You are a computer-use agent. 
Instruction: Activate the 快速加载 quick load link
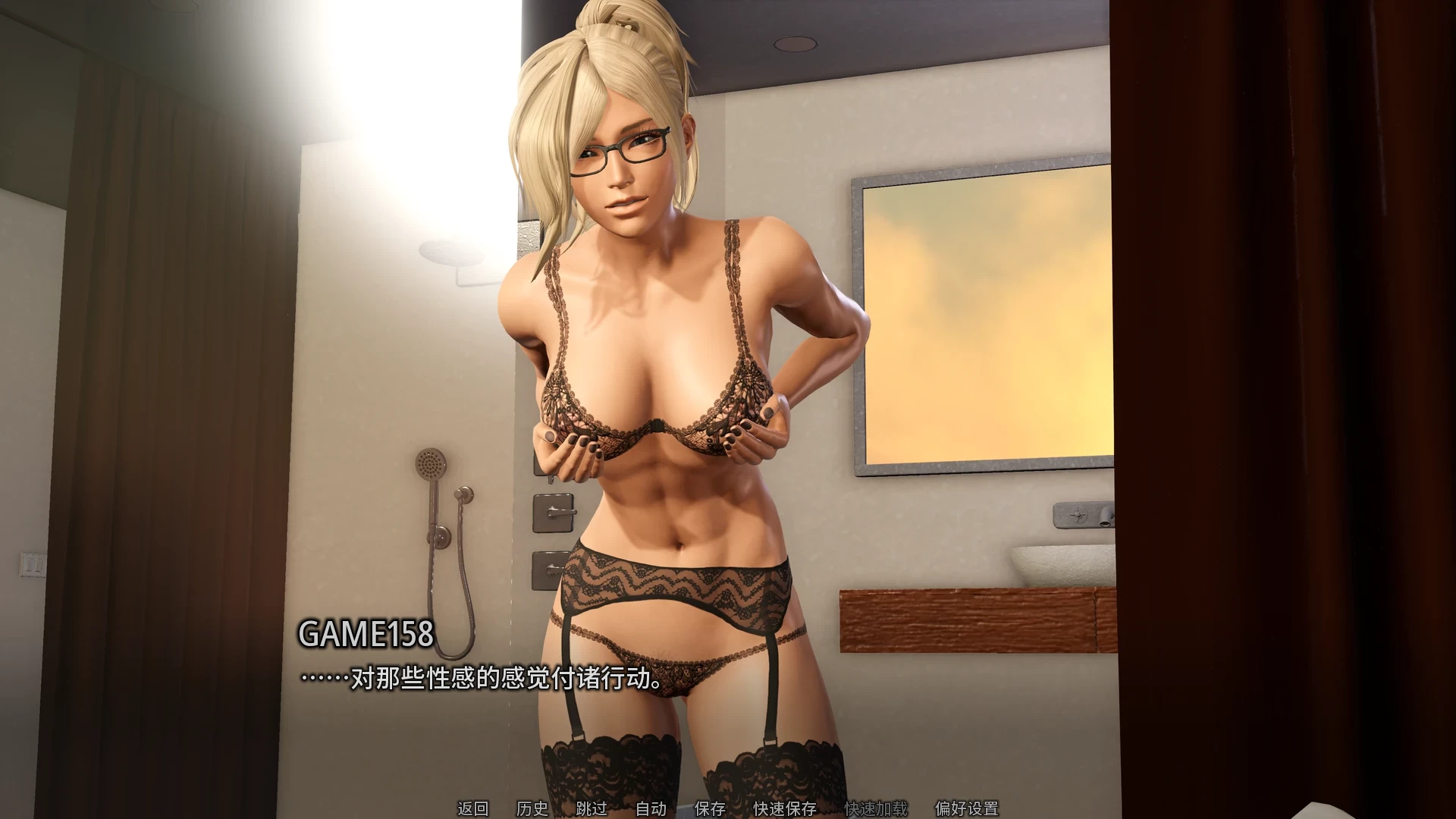tap(874, 808)
